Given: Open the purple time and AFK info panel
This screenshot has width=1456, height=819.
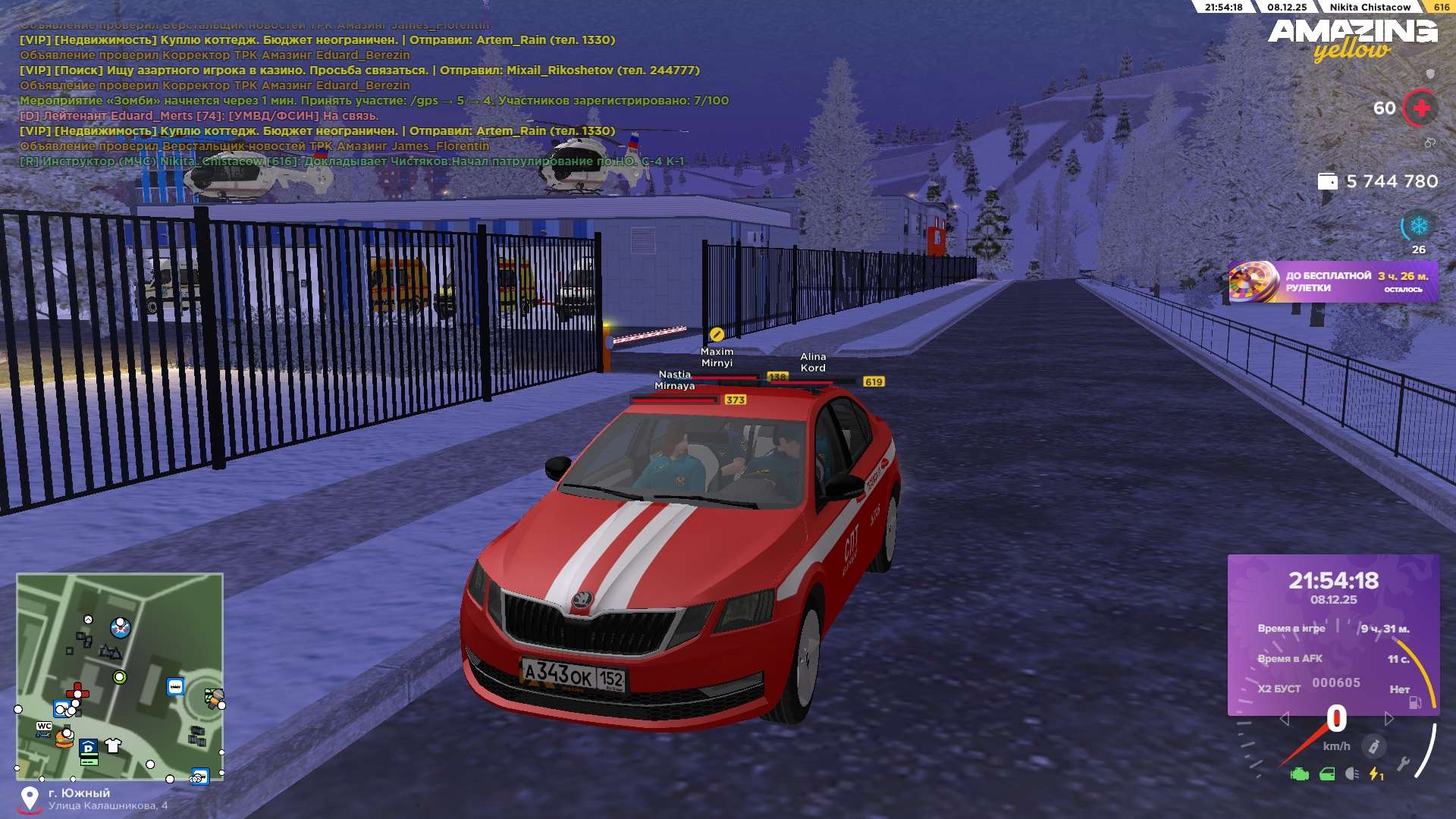Looking at the screenshot, I should 1333,635.
